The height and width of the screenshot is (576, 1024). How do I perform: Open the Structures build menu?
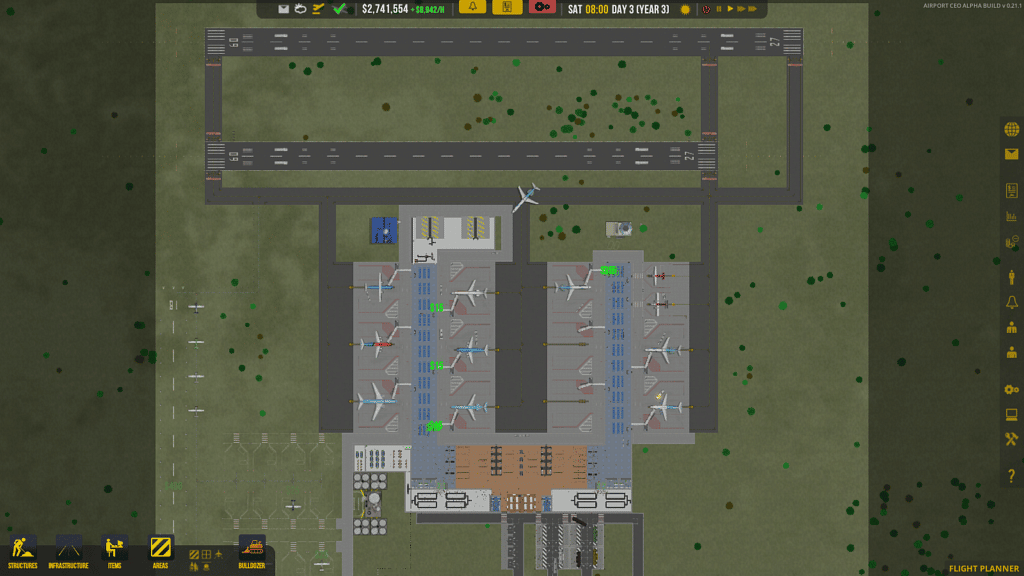click(23, 550)
